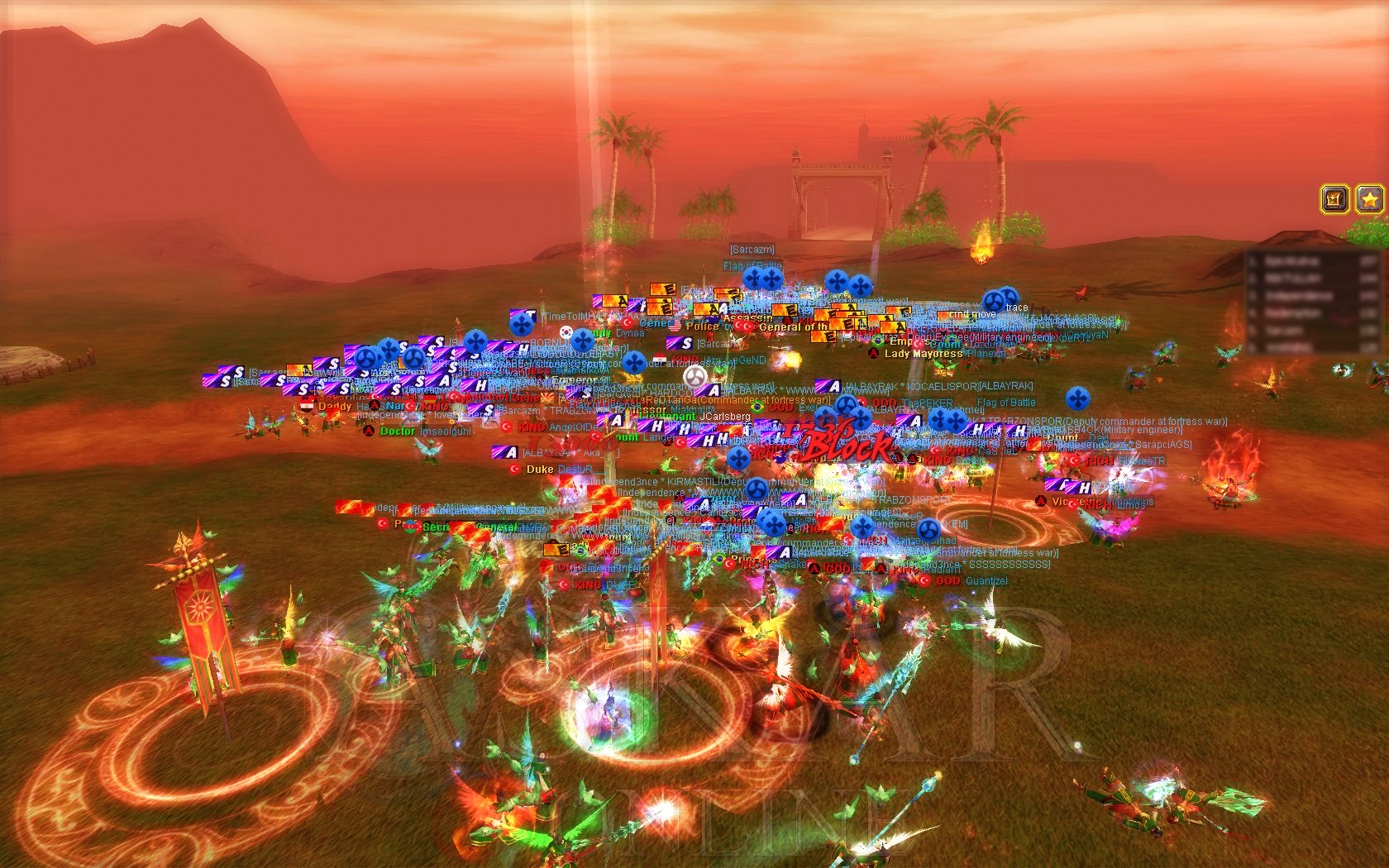
Task: Open the treasure chest icon
Action: 1335,199
